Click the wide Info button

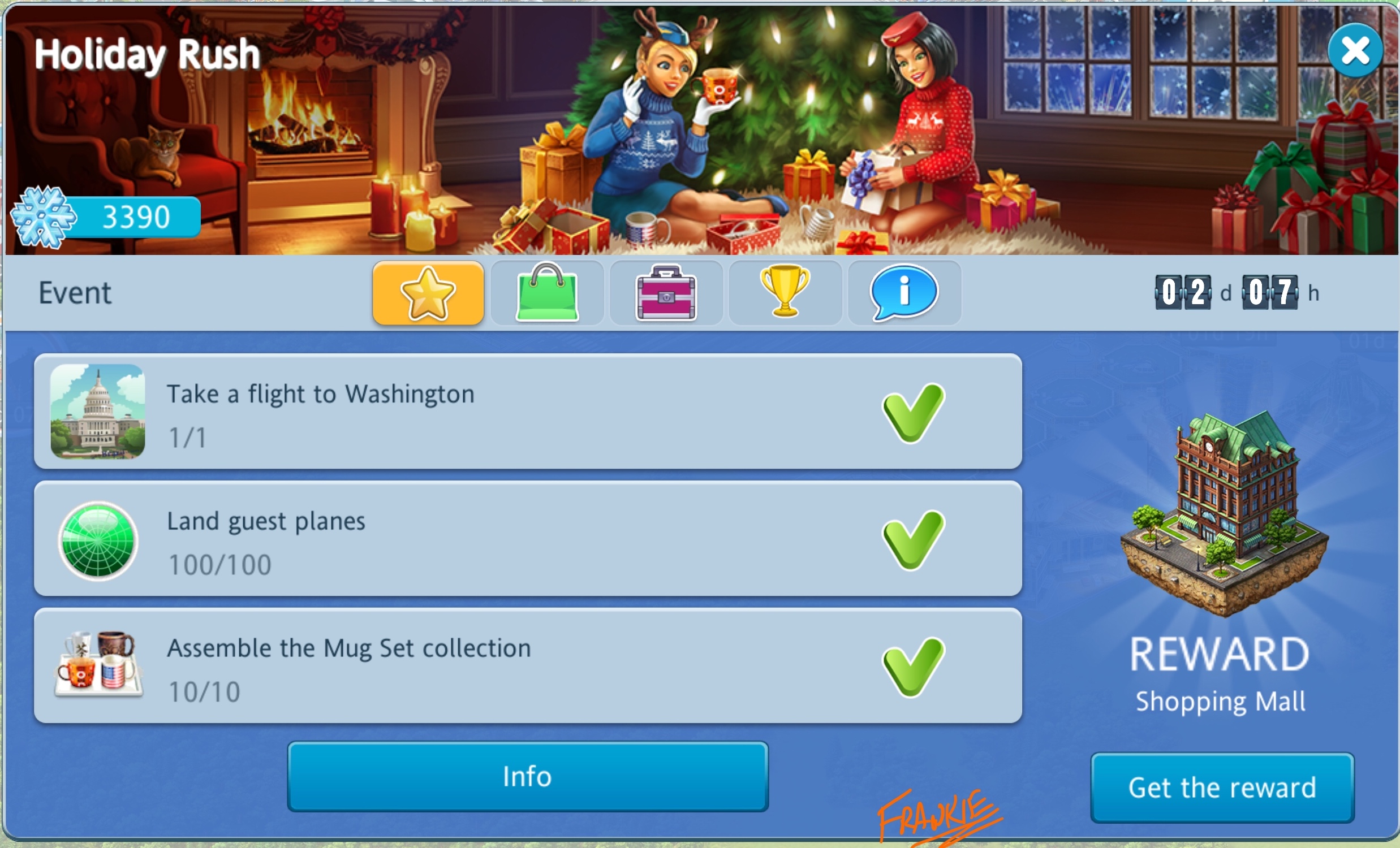coord(527,776)
